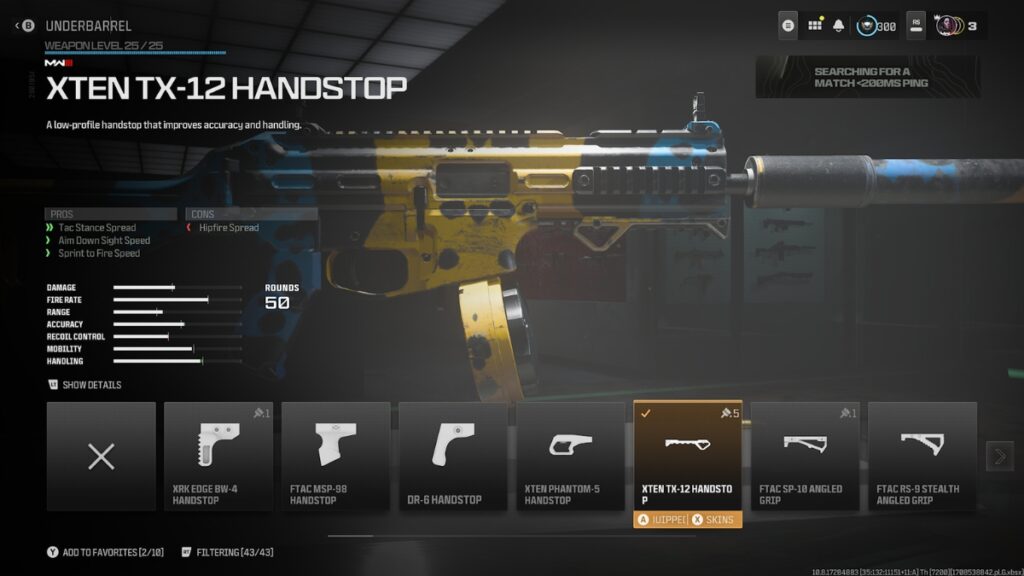The width and height of the screenshot is (1024, 576).
Task: Choose the XTEN Phantom-5 Handstop
Action: 570,456
